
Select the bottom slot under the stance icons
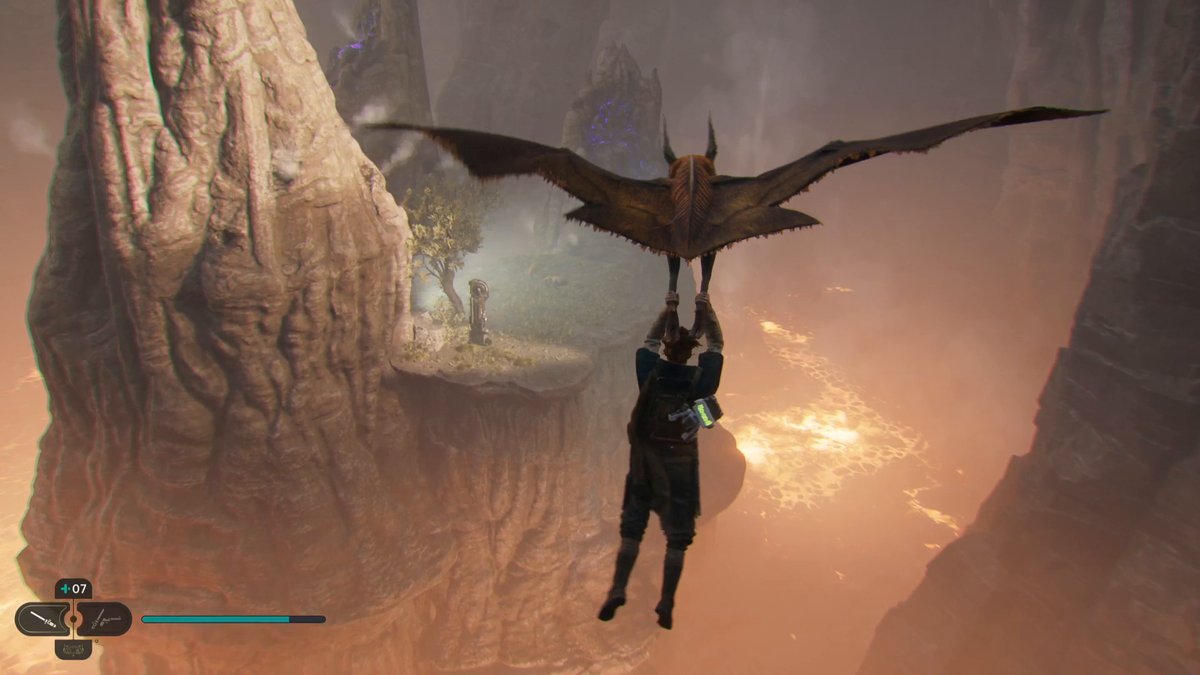[73, 649]
